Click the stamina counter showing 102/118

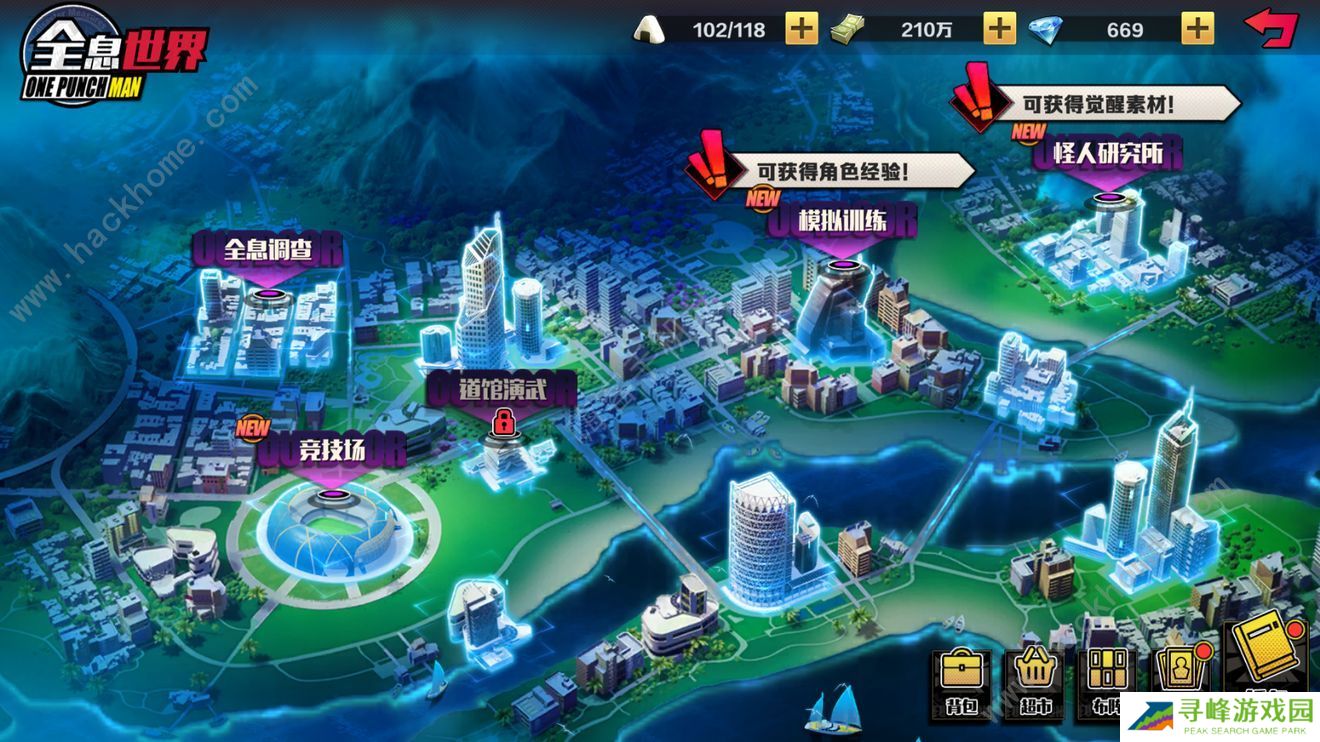coord(730,30)
